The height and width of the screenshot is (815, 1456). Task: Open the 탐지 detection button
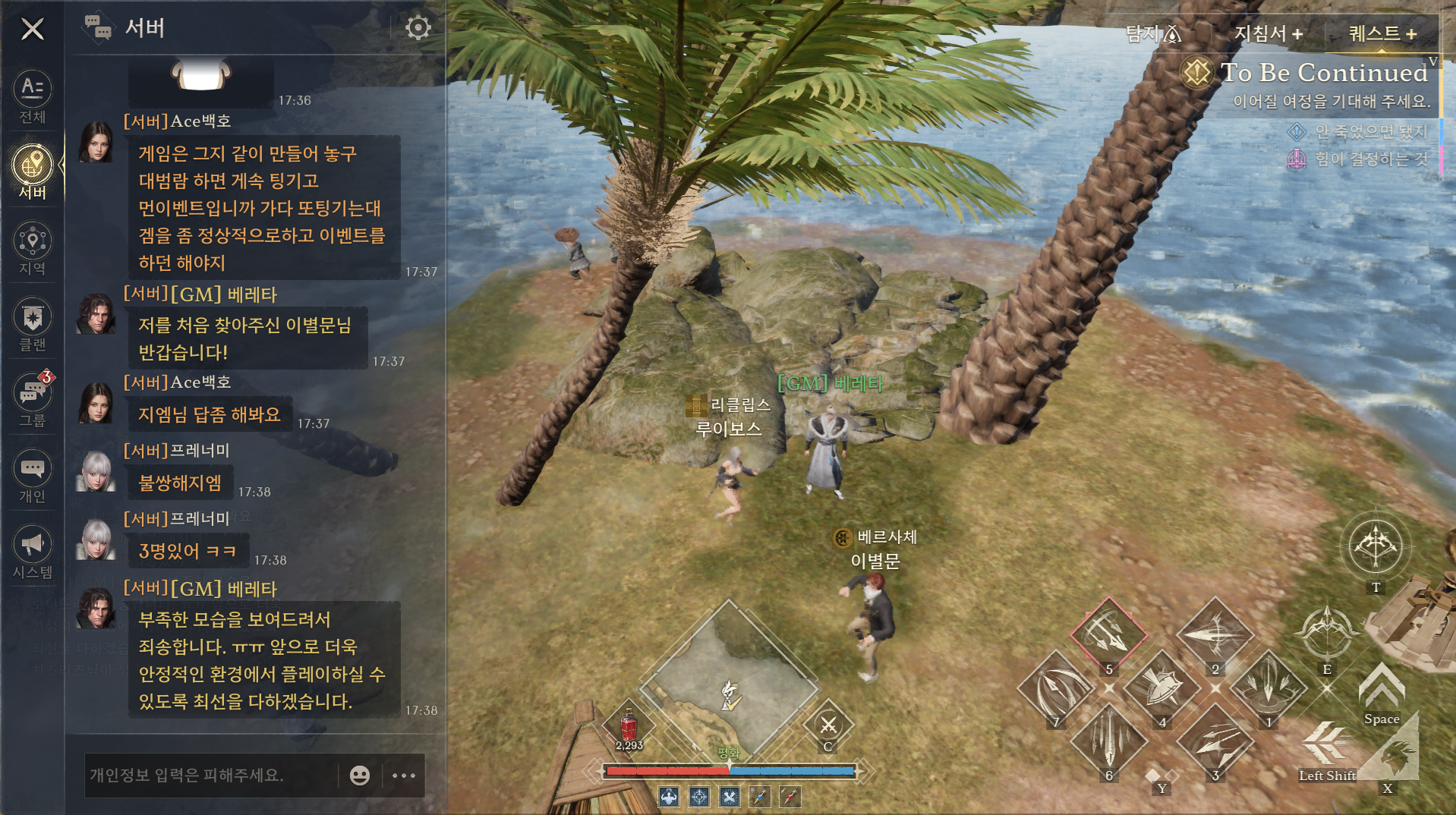click(x=1152, y=33)
